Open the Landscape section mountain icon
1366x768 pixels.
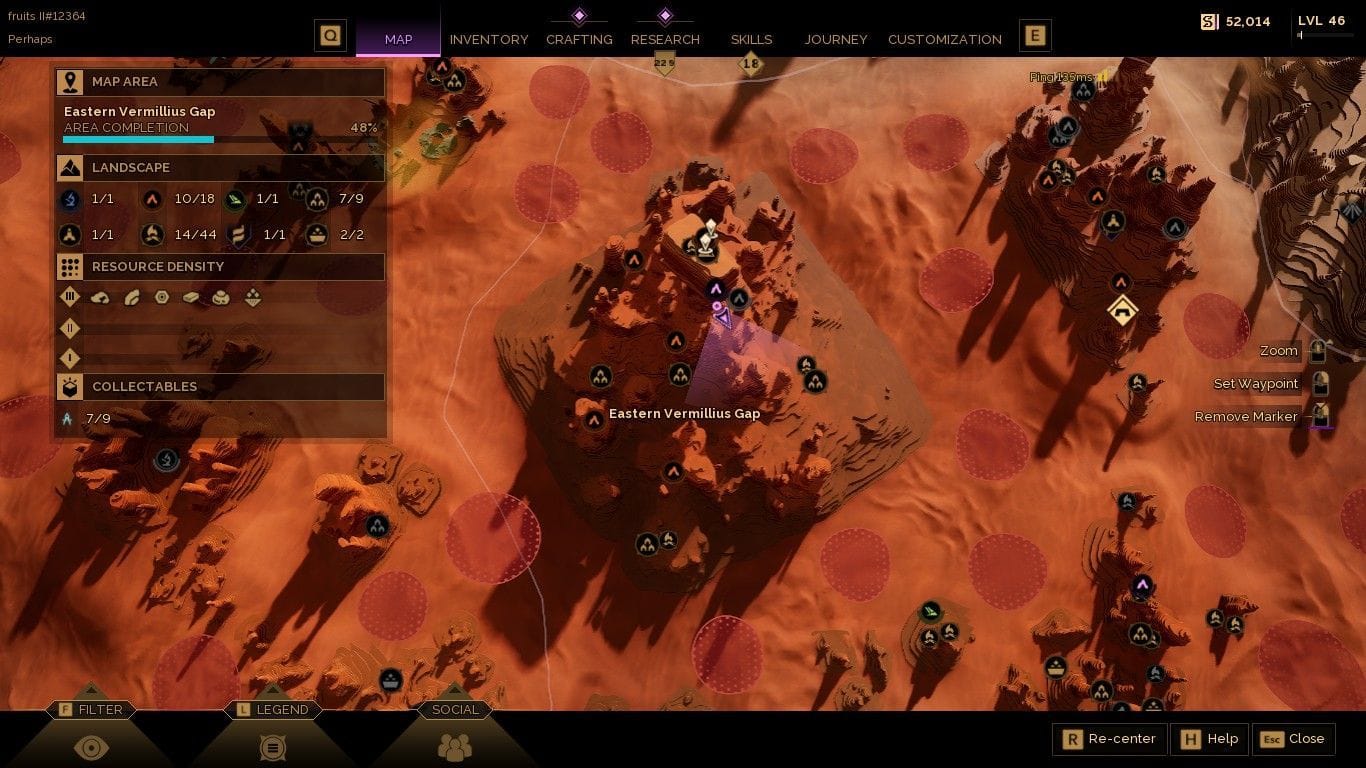pos(69,167)
